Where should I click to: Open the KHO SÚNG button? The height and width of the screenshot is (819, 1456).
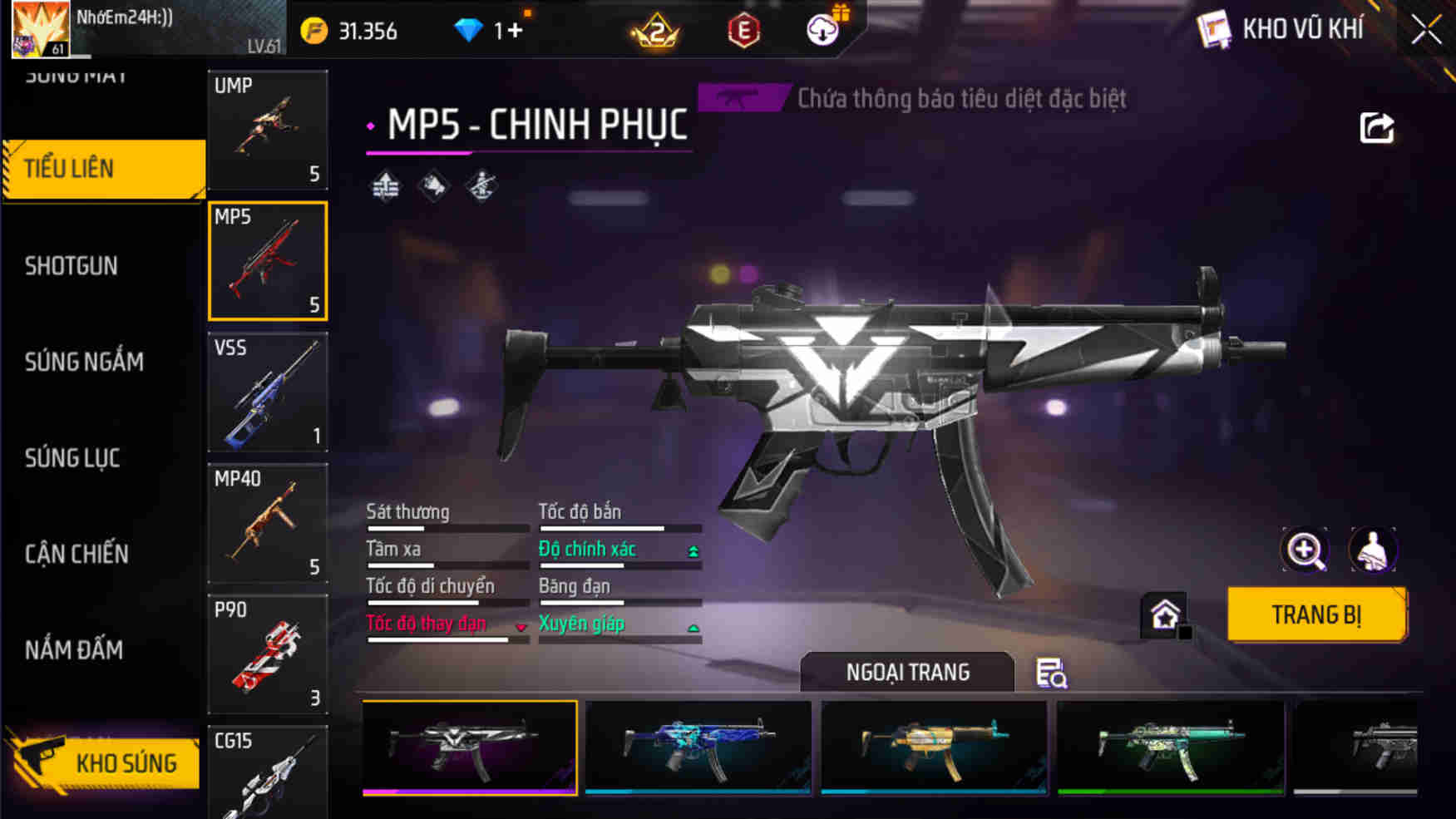[104, 762]
